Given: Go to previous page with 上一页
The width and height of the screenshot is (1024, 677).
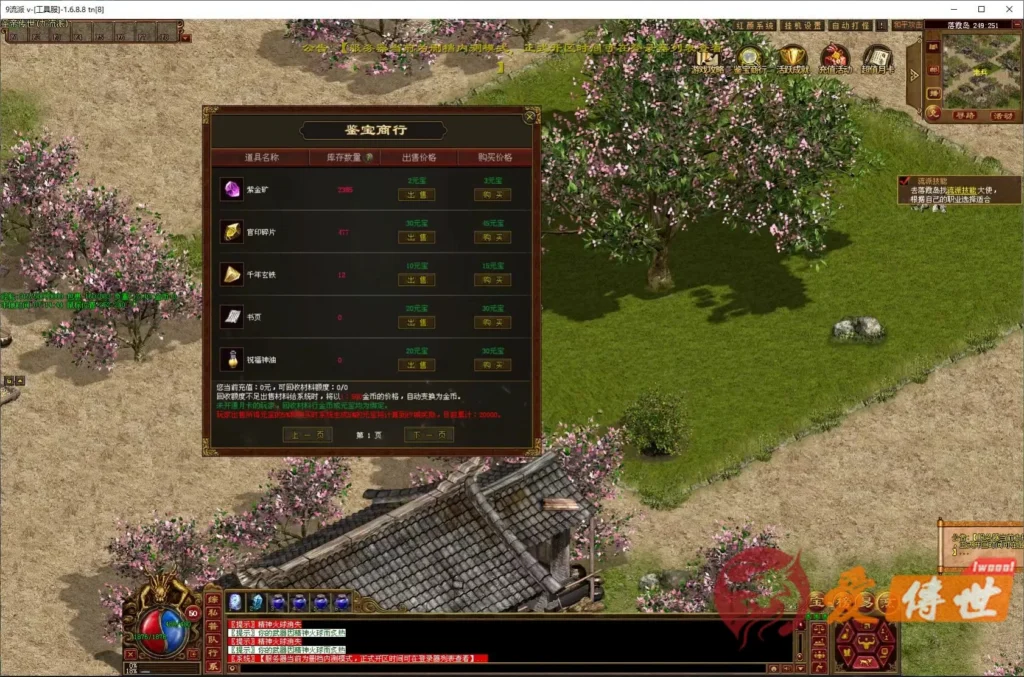Looking at the screenshot, I should click(x=307, y=434).
